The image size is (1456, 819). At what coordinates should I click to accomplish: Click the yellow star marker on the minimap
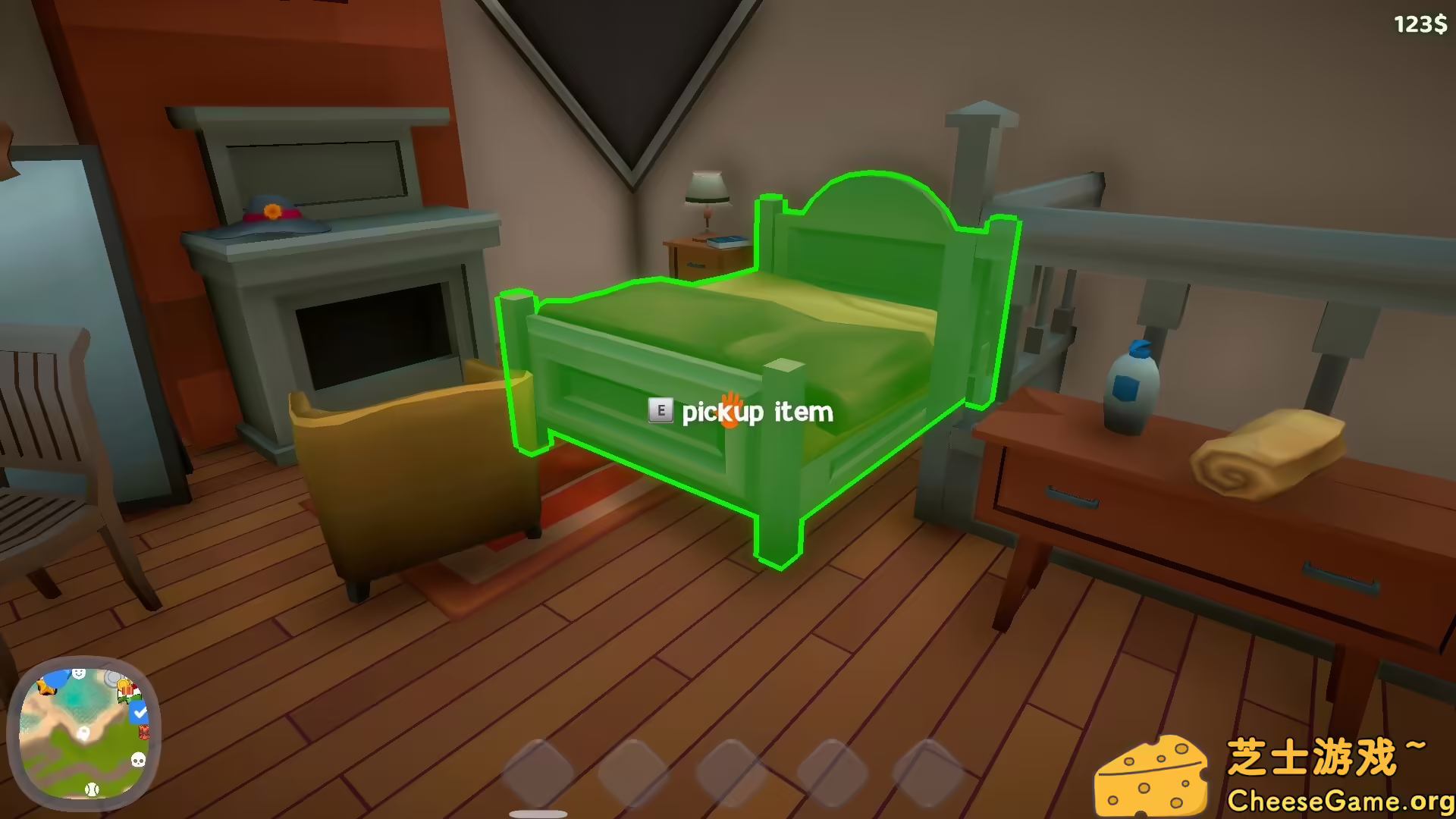(46, 688)
